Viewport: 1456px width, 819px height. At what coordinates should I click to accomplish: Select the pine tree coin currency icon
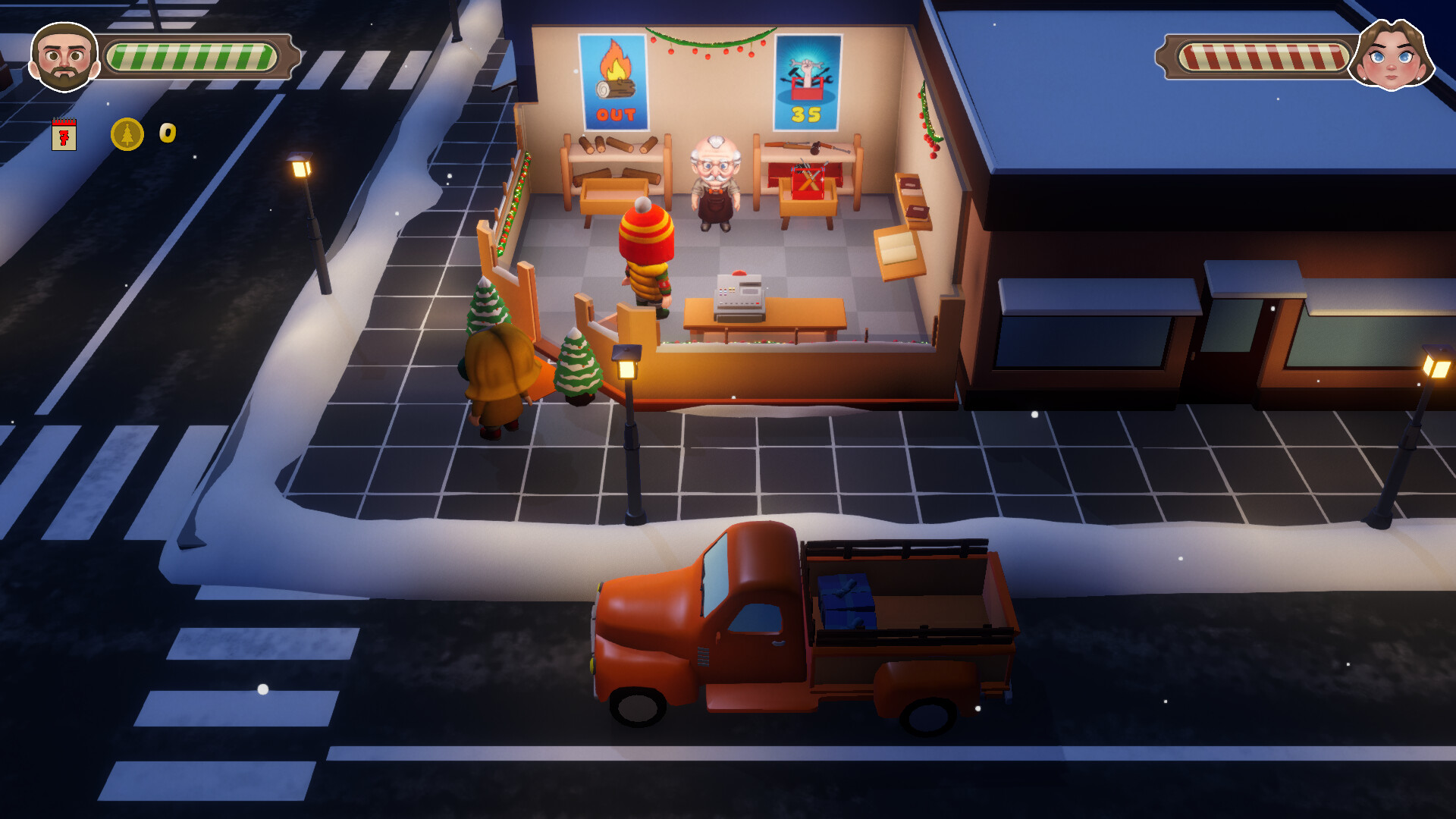pos(126,133)
